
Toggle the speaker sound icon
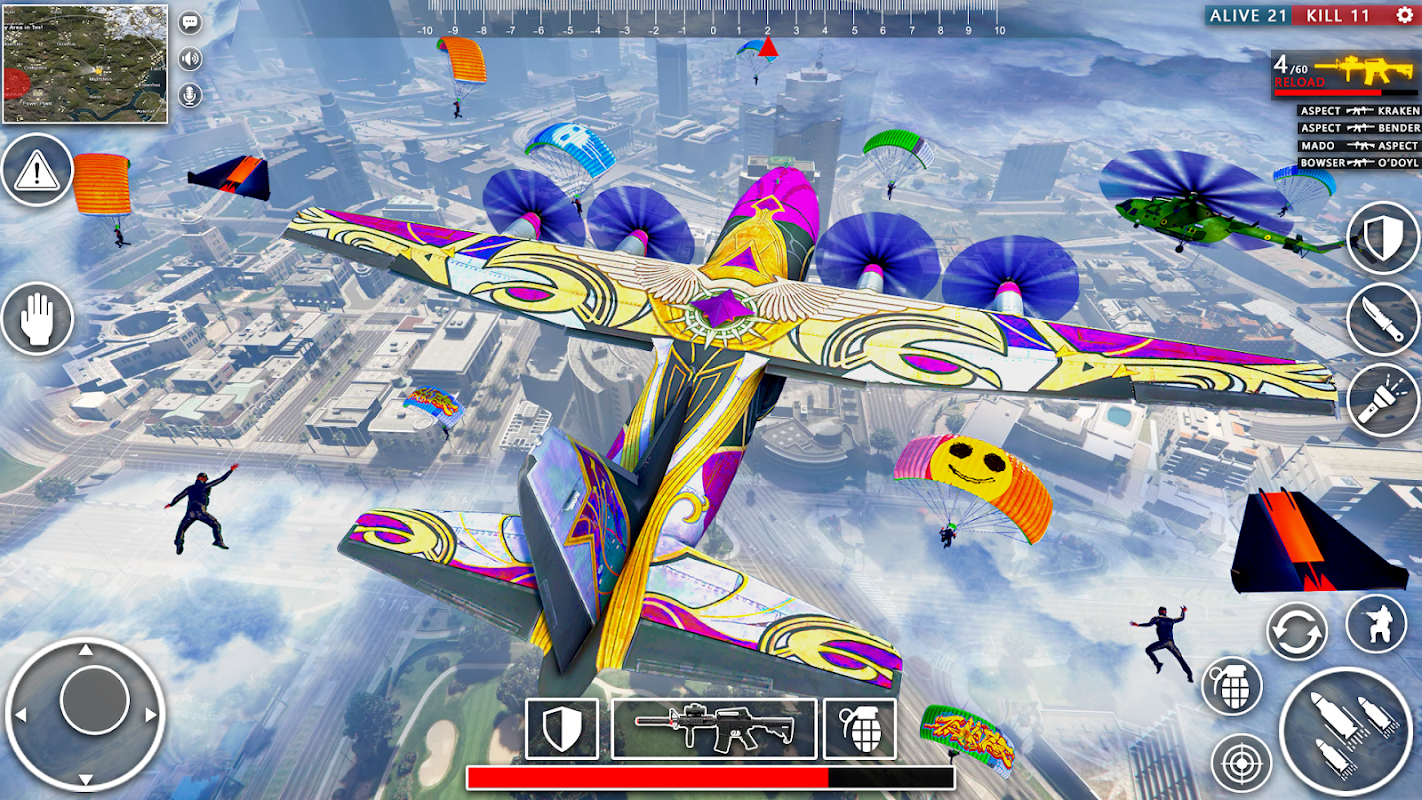(189, 59)
